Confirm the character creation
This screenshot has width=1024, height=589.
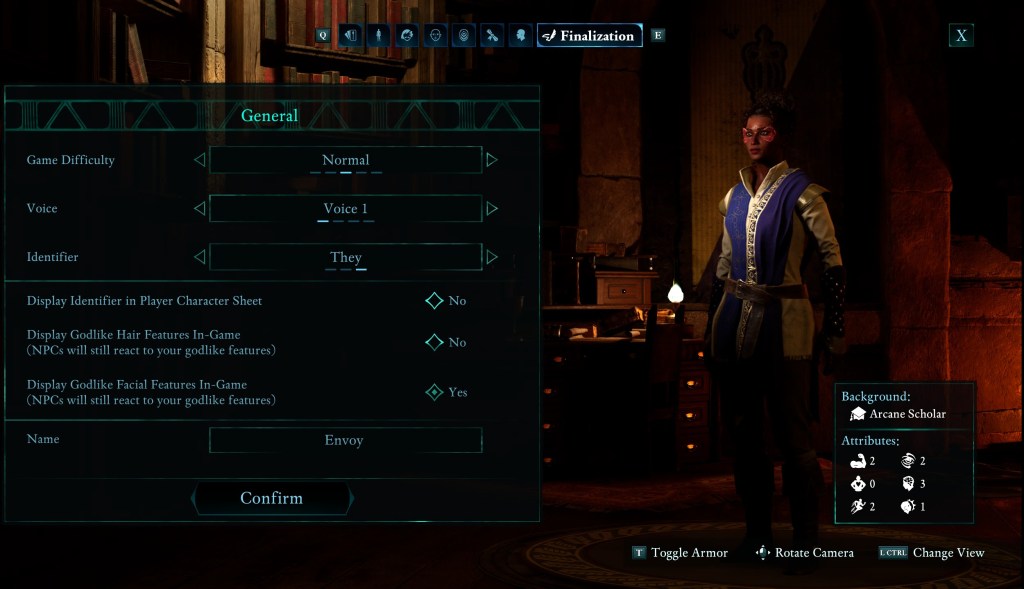[x=271, y=498]
